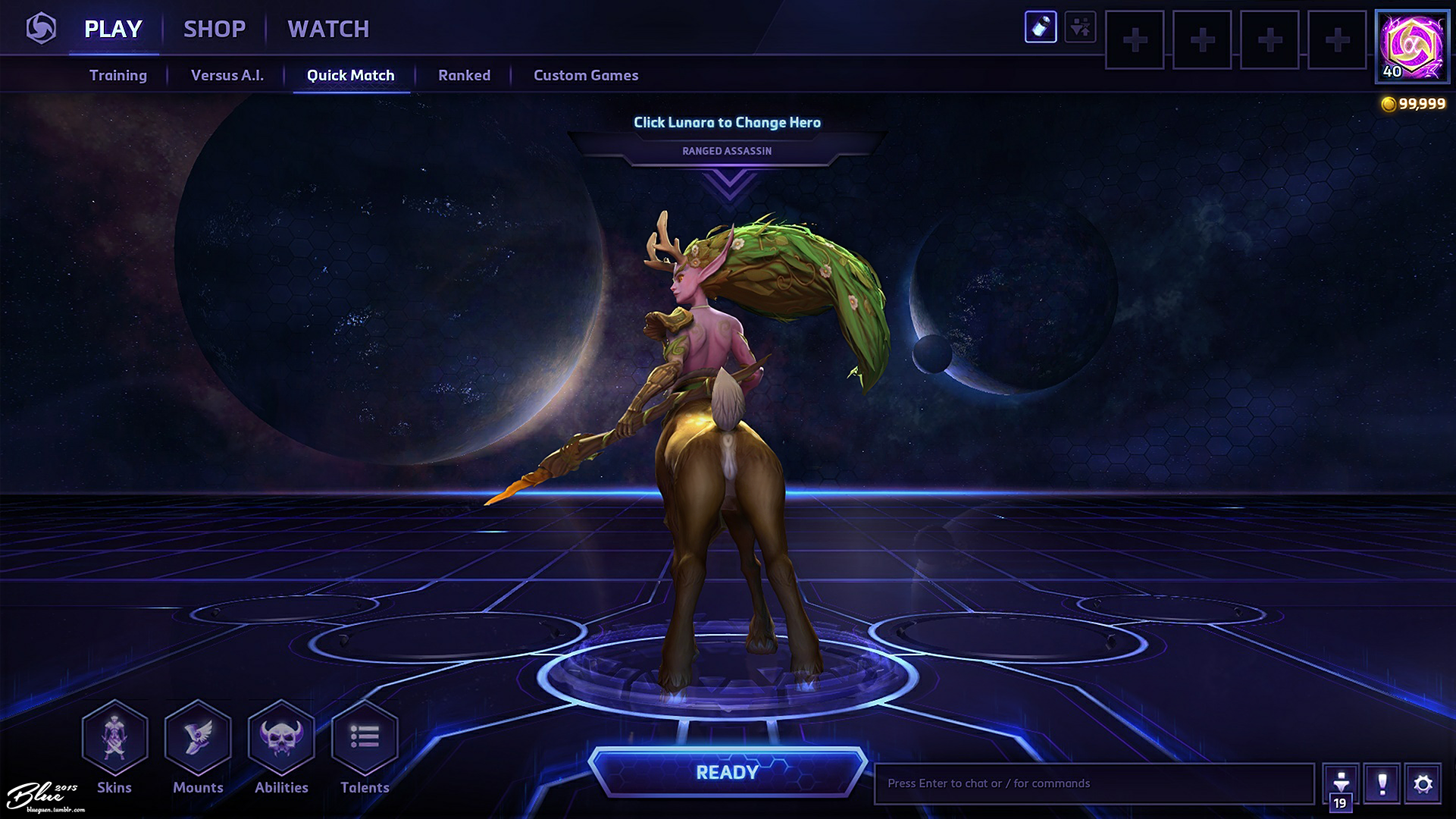Click the chat input box

(1093, 783)
